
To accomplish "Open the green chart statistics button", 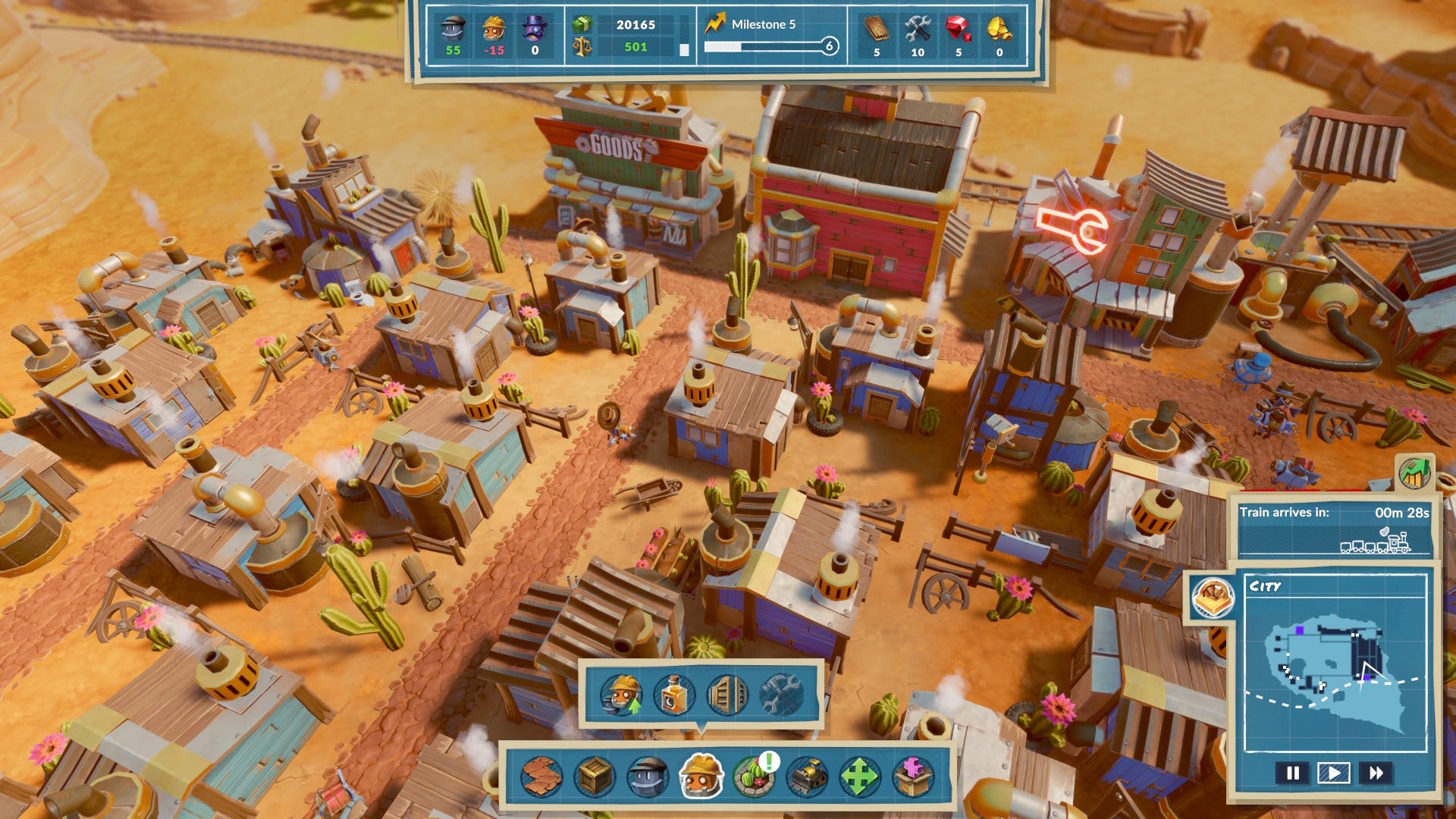I will pos(1414,474).
